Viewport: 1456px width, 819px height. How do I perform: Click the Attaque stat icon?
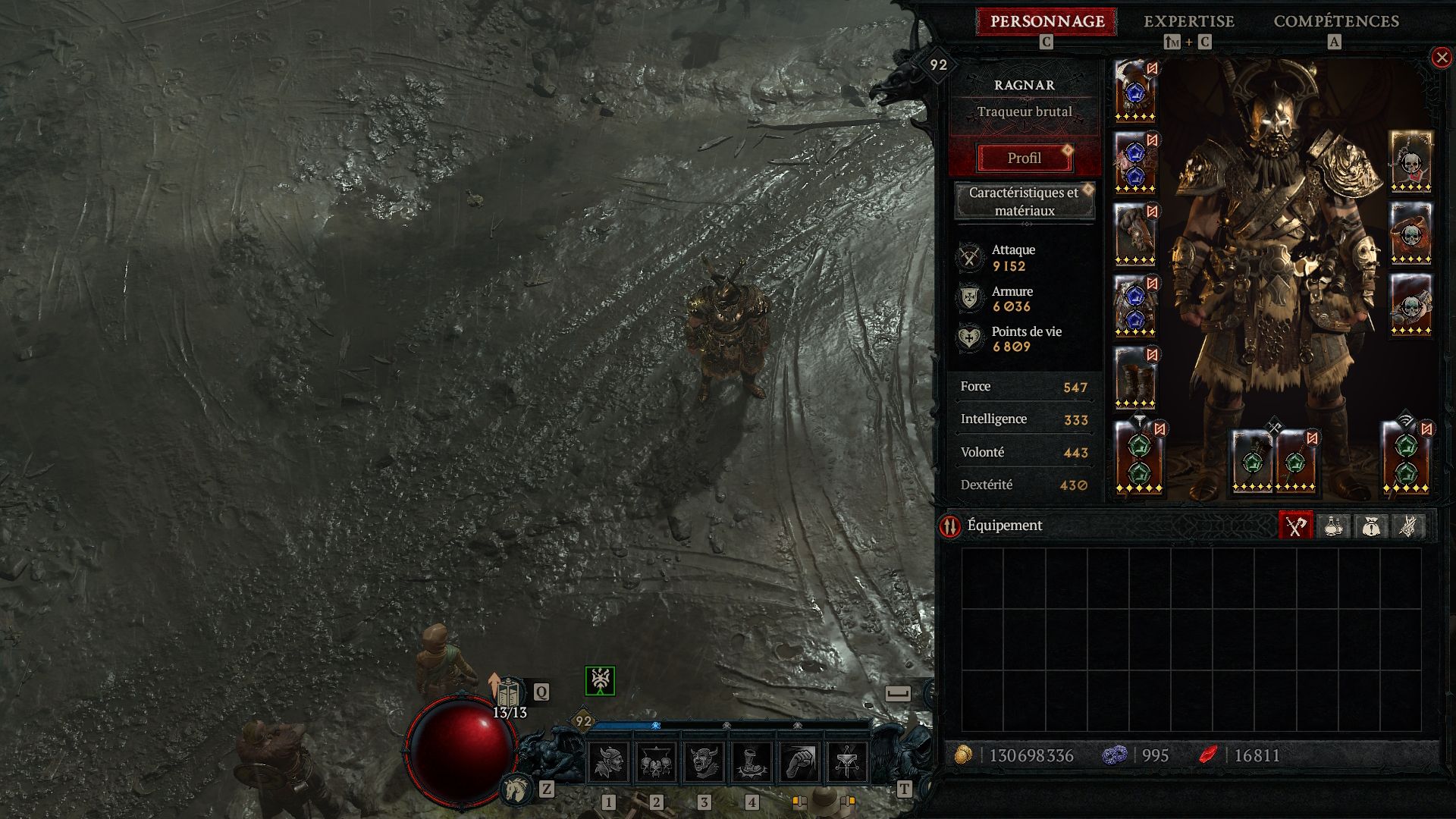969,258
